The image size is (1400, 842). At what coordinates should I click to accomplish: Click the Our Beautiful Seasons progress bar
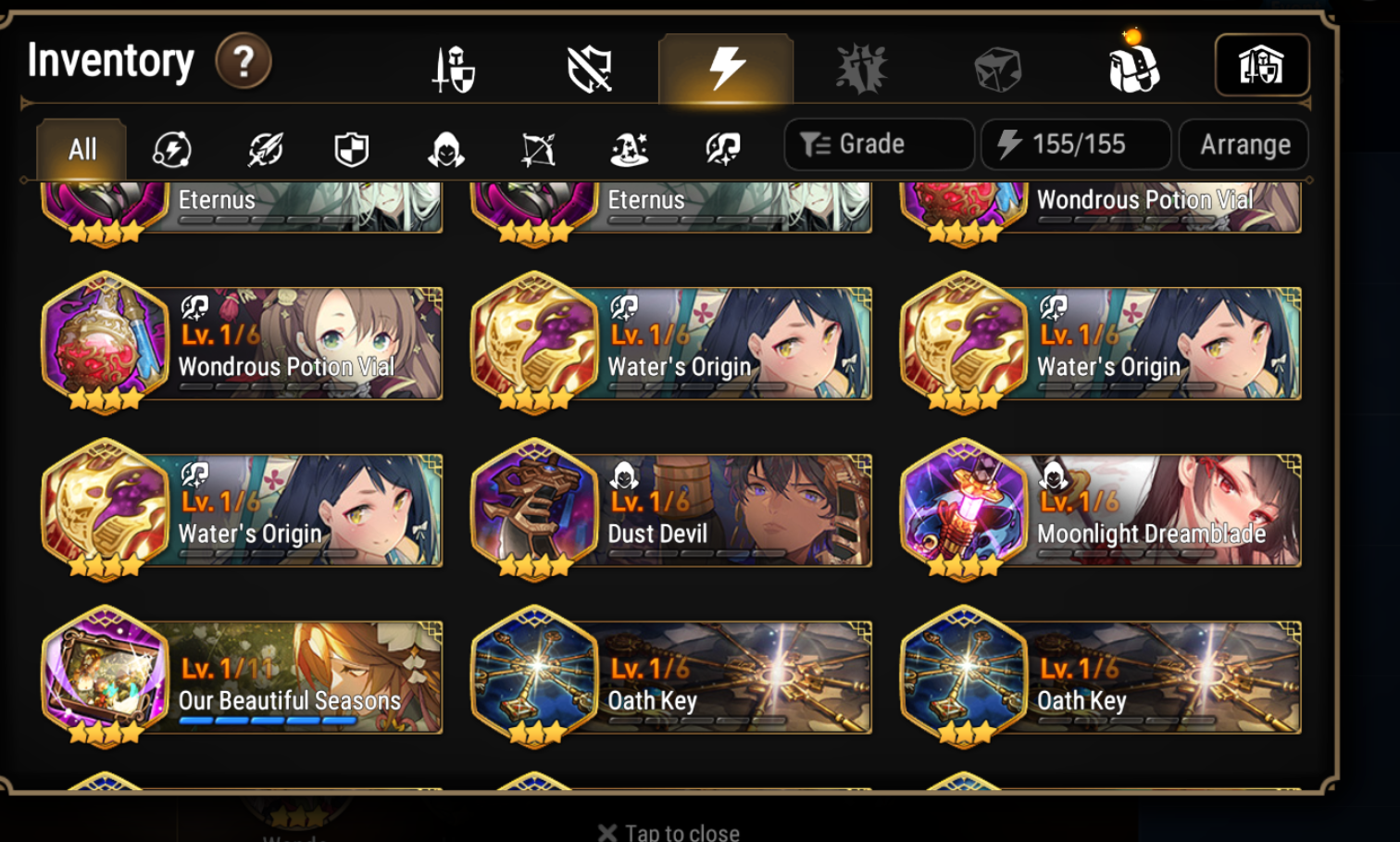pos(267,721)
